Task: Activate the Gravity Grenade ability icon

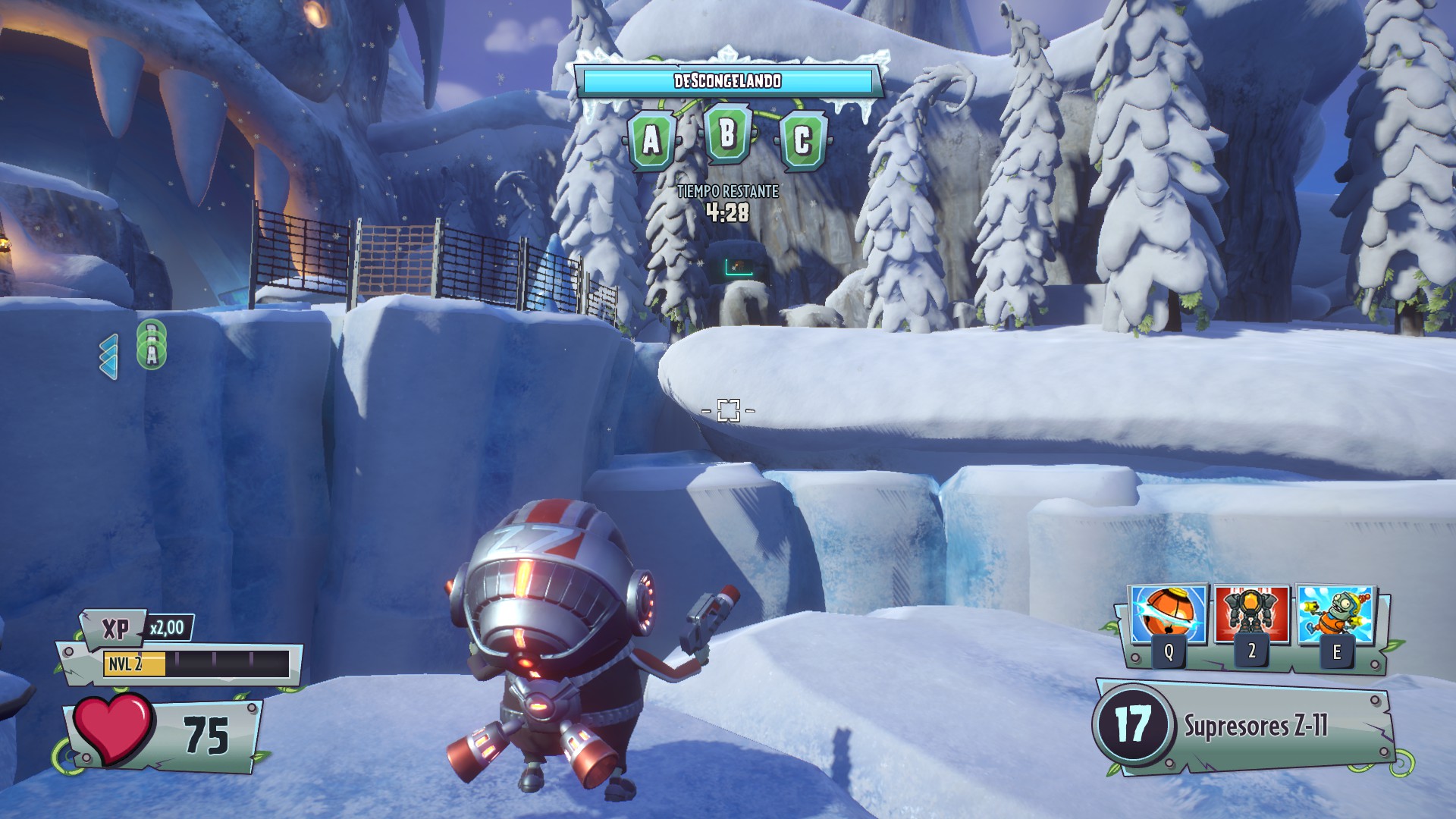Action: pos(1169,616)
